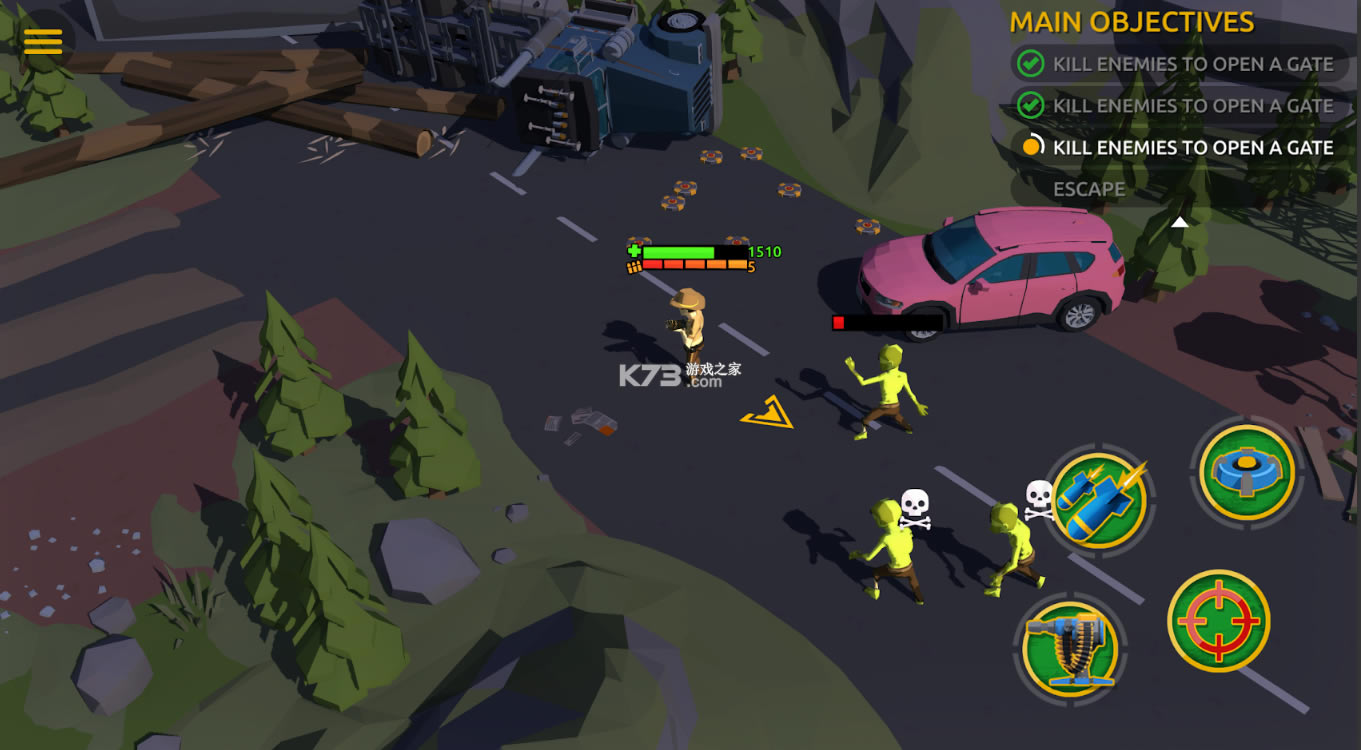The width and height of the screenshot is (1361, 750).
Task: Tap the red crosshair fire button
Action: point(1218,620)
